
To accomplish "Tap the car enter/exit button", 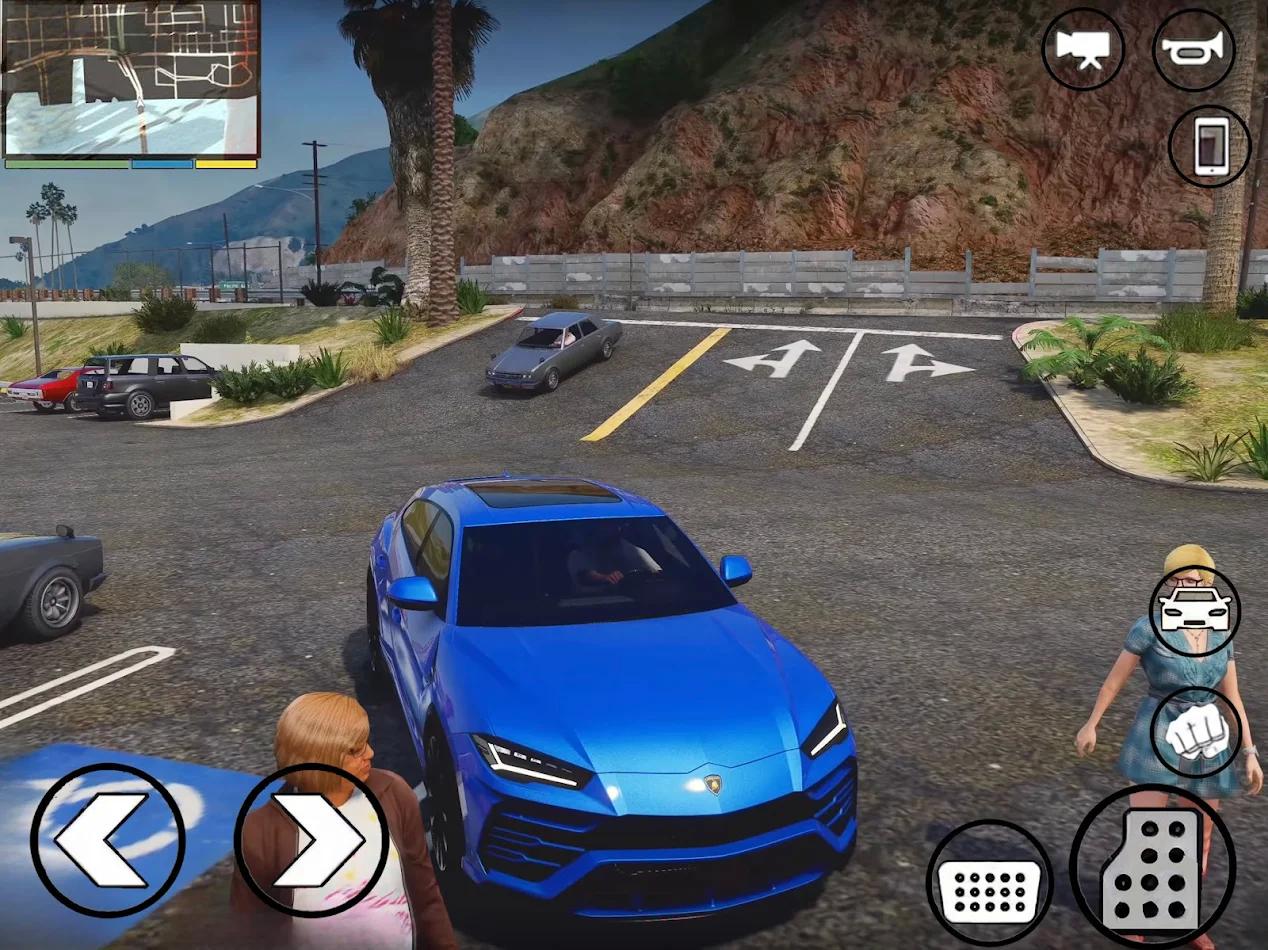I will pyautogui.click(x=1194, y=610).
